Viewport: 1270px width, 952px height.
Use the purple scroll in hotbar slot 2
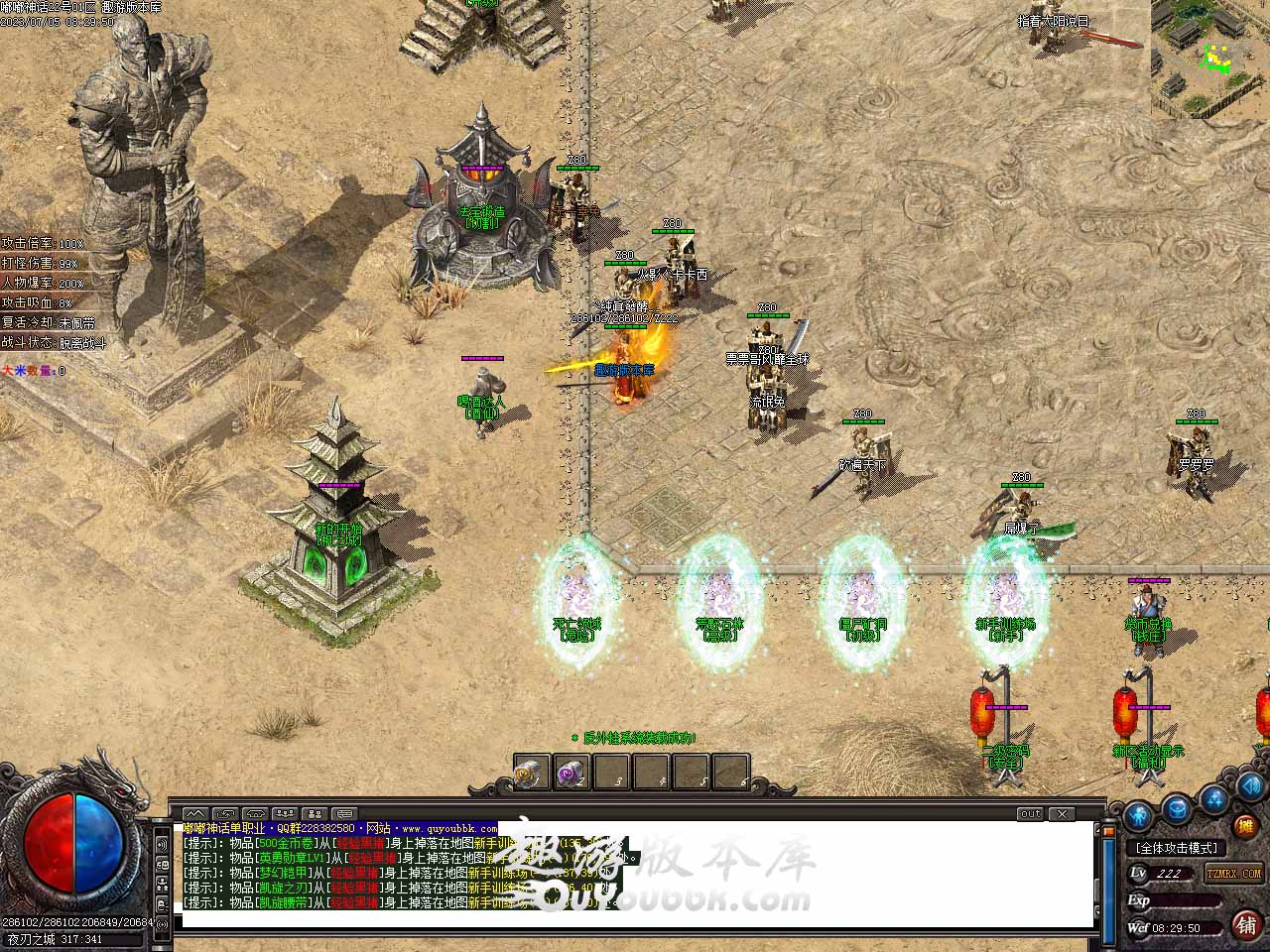pos(571,773)
